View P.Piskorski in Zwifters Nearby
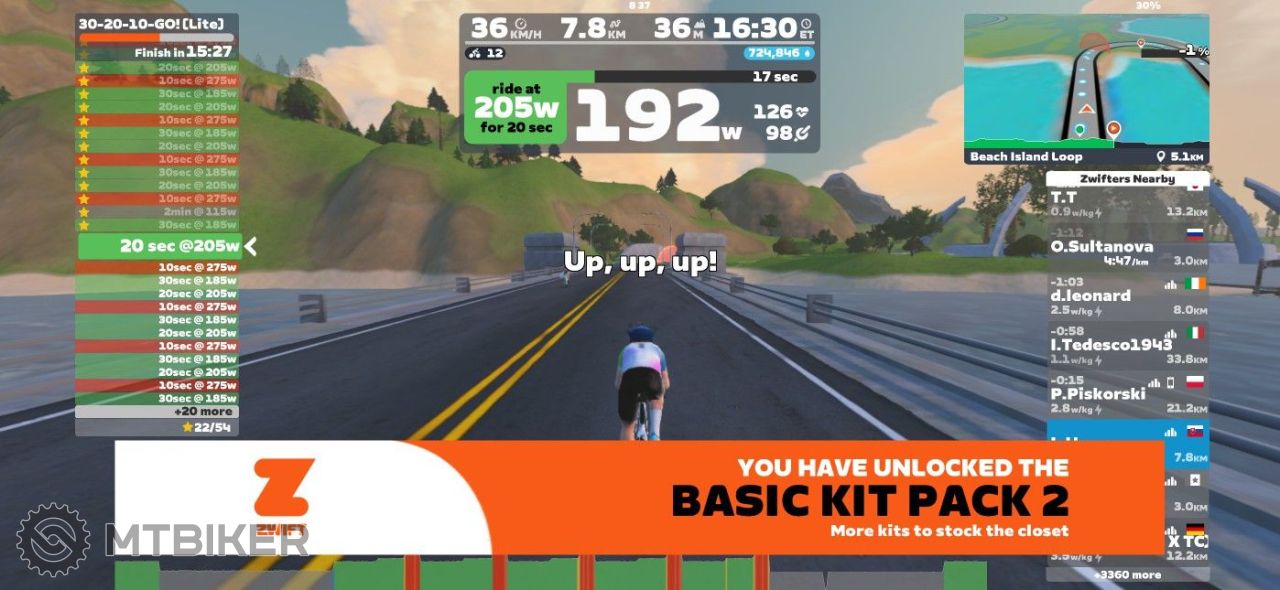Image resolution: width=1280 pixels, height=590 pixels. click(1127, 400)
